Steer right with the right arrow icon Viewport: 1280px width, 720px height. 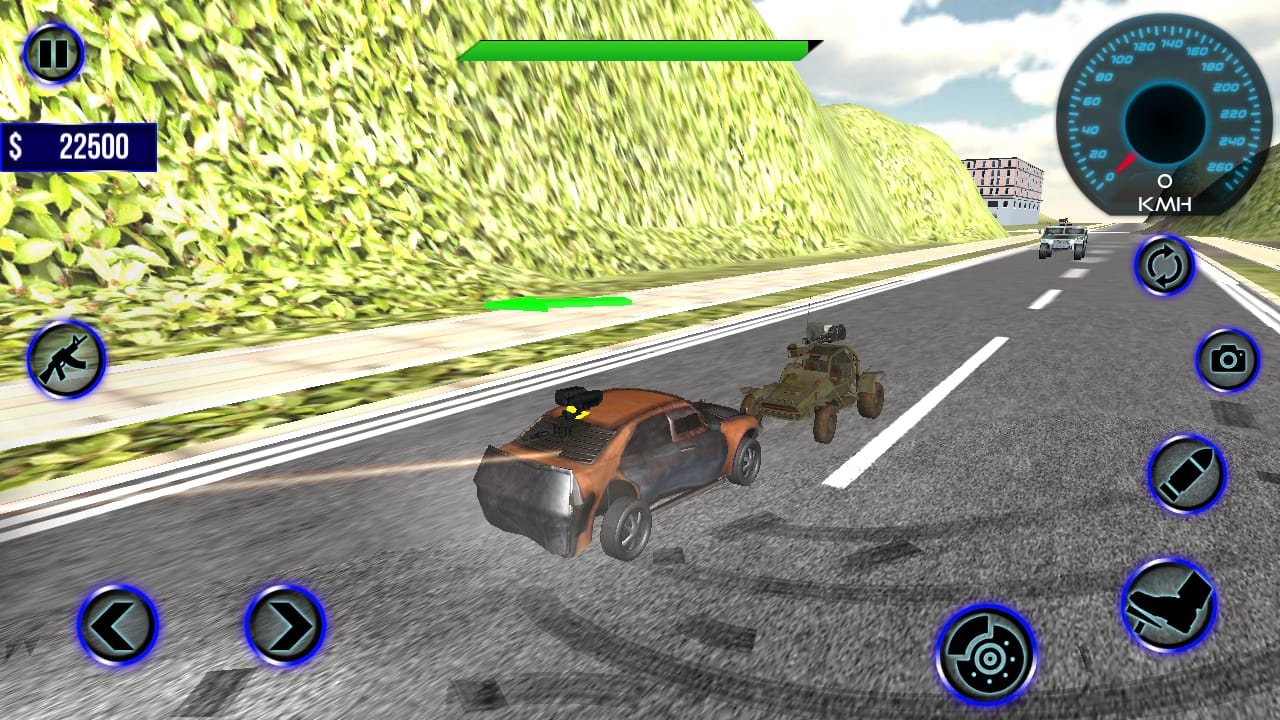point(281,626)
